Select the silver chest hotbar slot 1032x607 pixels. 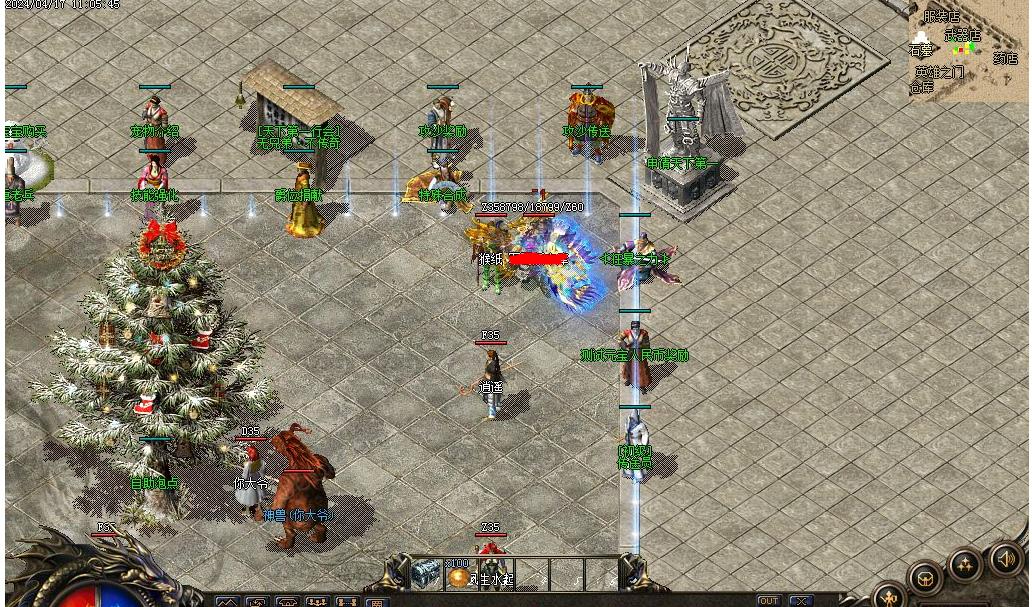(426, 573)
